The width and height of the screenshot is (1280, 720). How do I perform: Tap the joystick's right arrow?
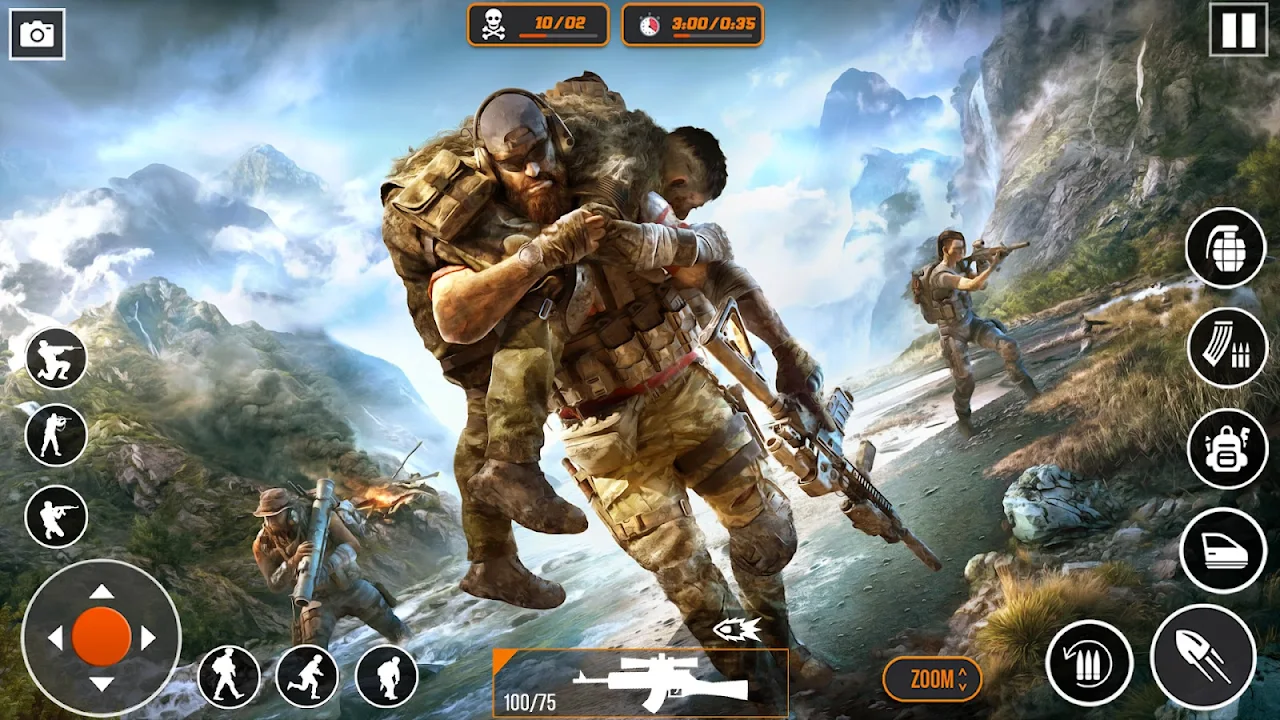(x=148, y=637)
